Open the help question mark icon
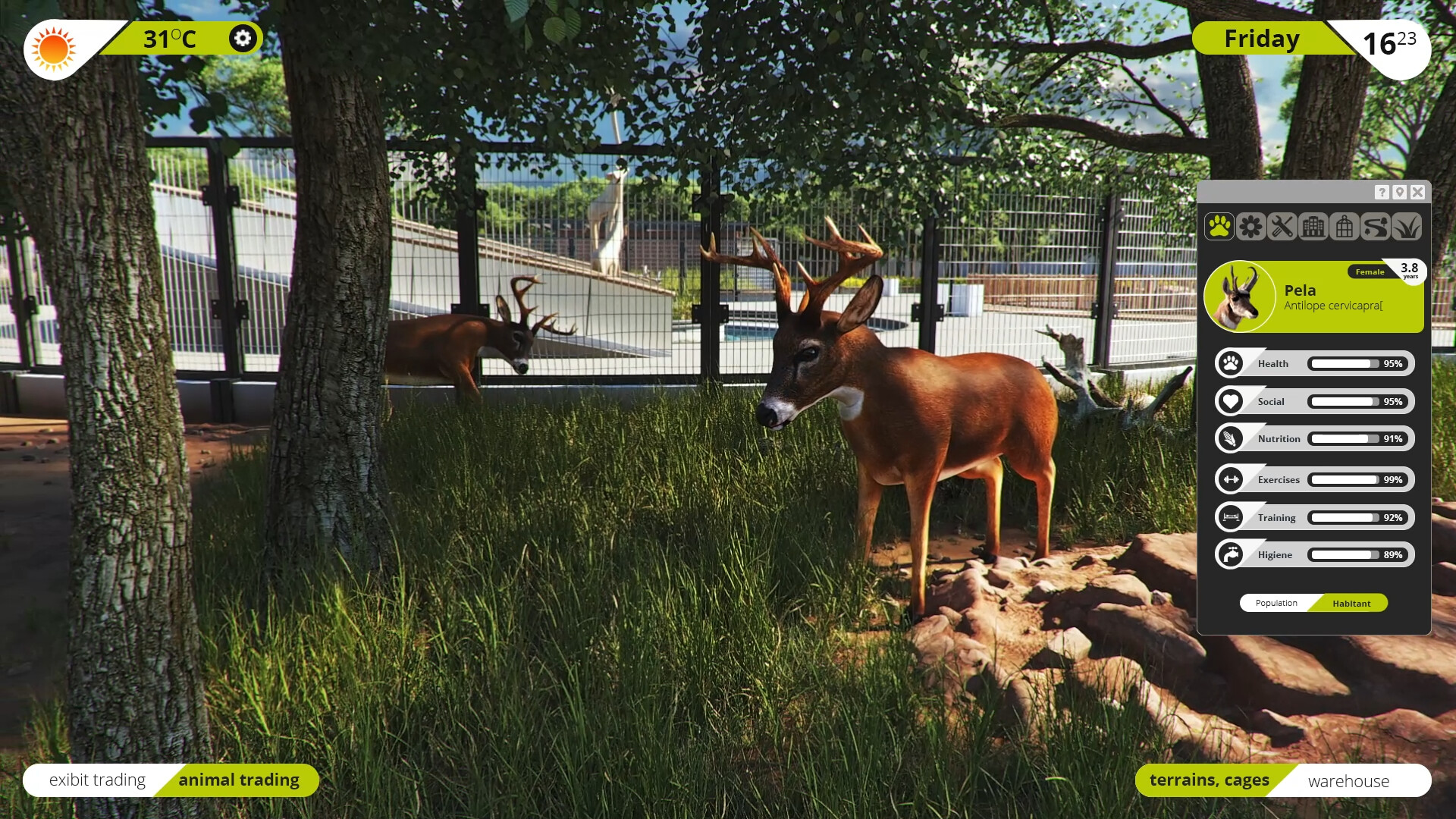 (x=1382, y=193)
